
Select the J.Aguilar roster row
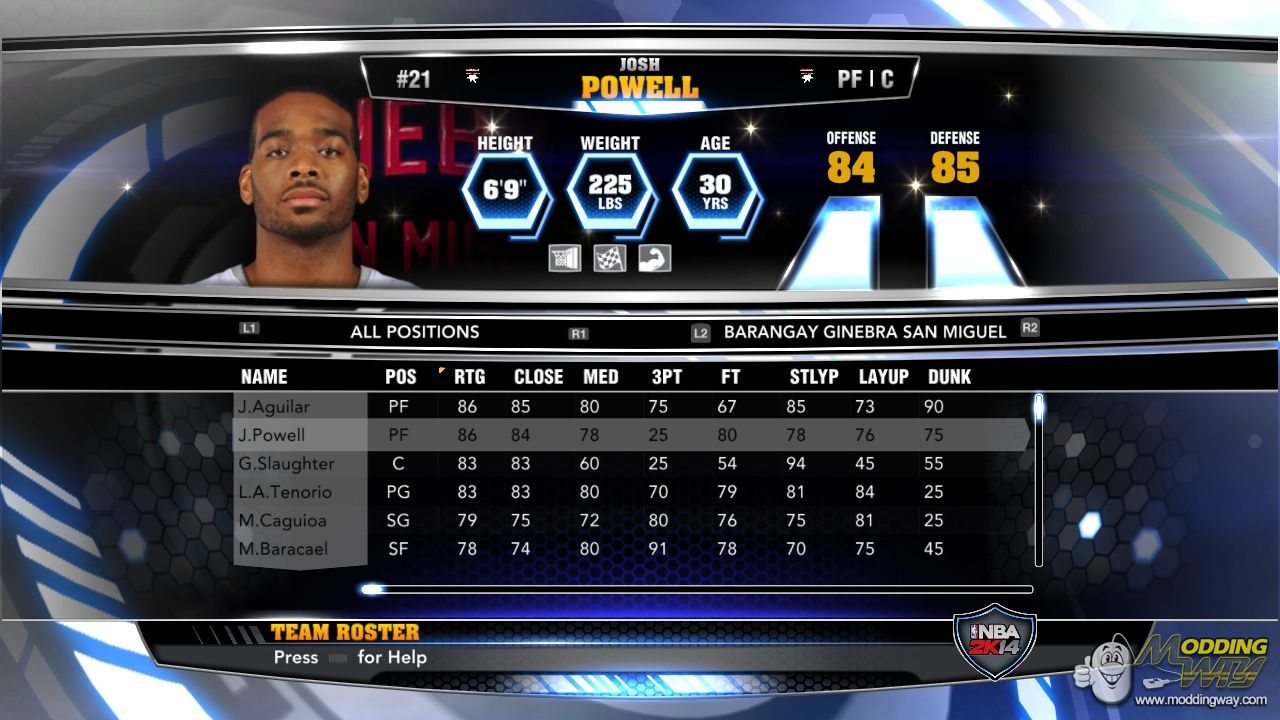[x=300, y=407]
